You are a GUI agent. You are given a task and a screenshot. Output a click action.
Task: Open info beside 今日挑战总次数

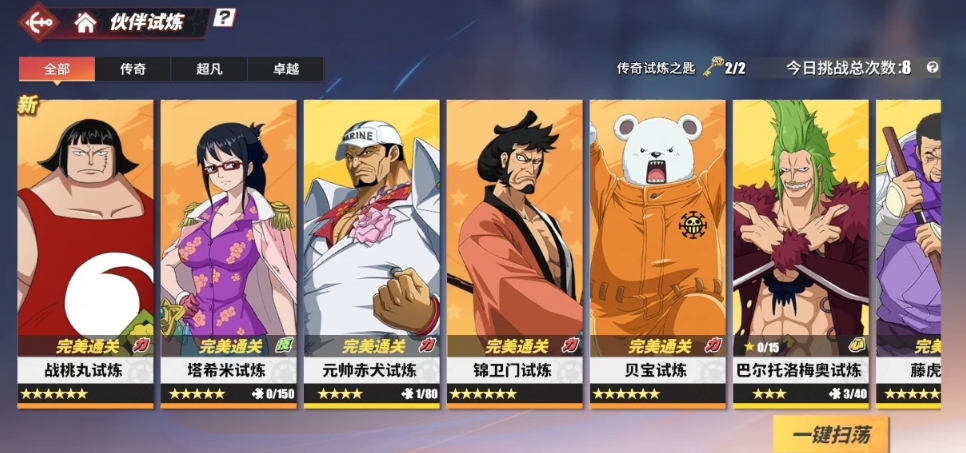coord(932,68)
